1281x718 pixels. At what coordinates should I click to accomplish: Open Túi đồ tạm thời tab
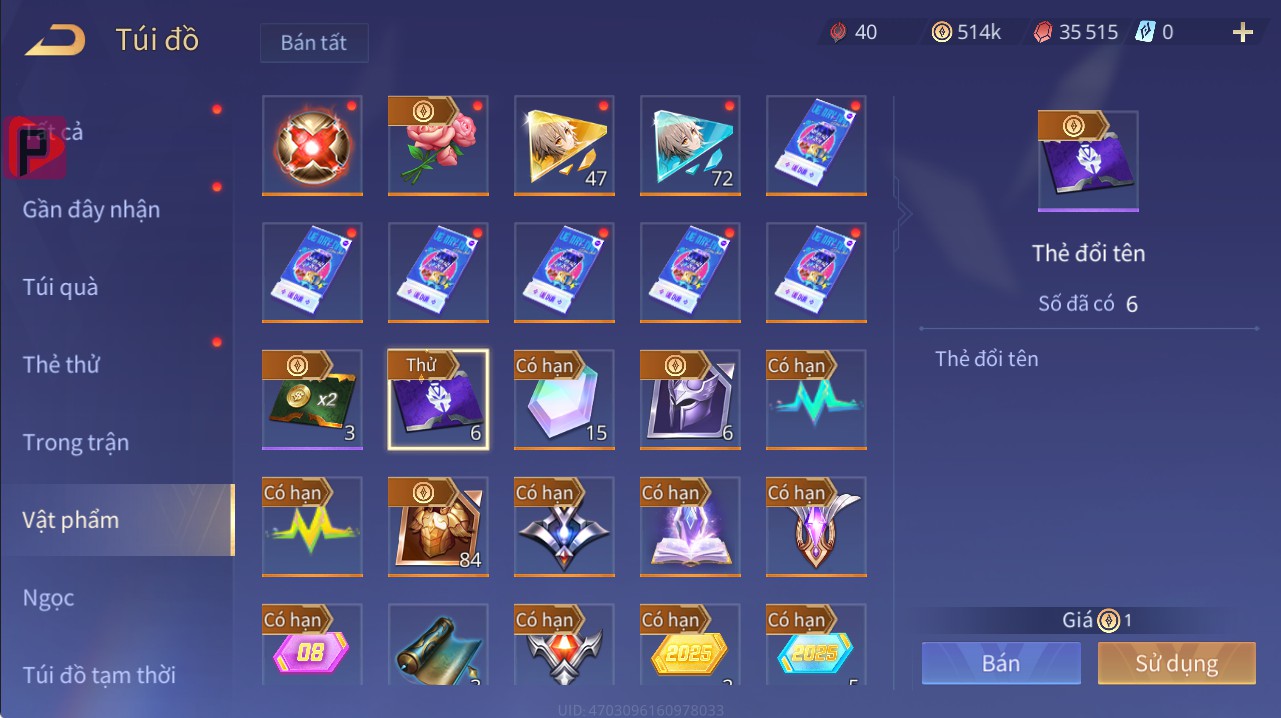coord(99,675)
